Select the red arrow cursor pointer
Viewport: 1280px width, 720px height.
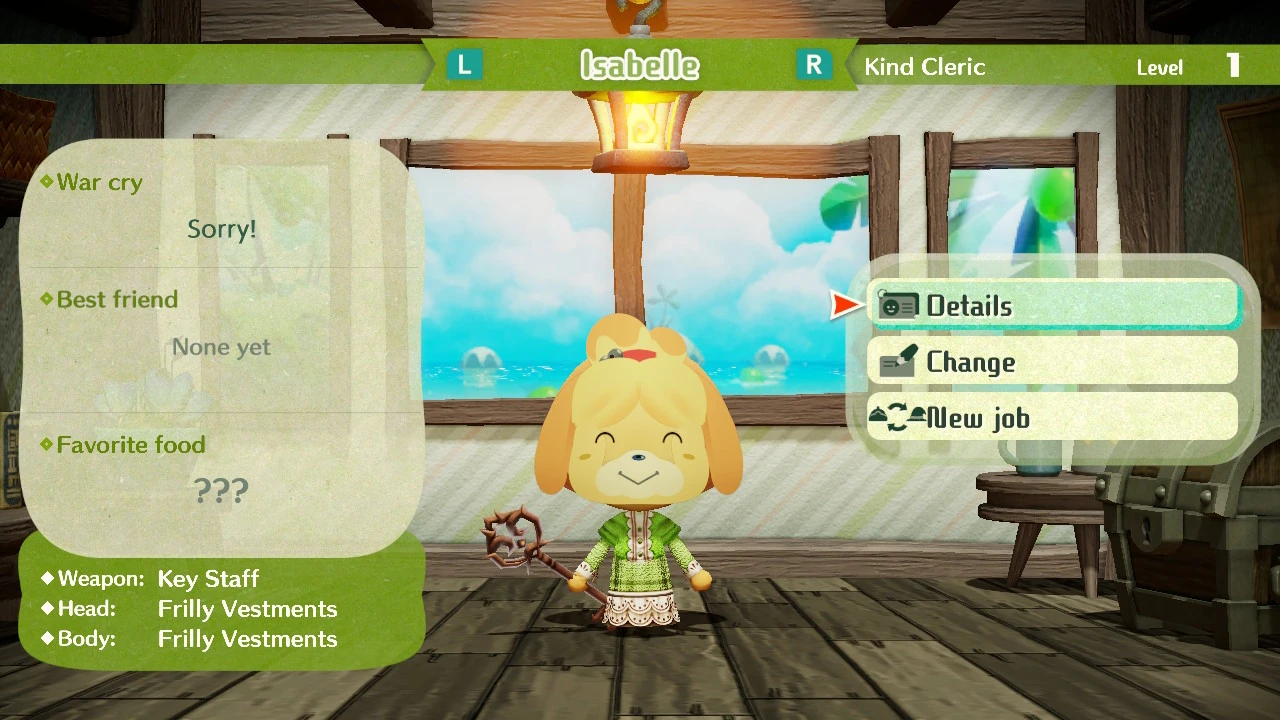[843, 305]
